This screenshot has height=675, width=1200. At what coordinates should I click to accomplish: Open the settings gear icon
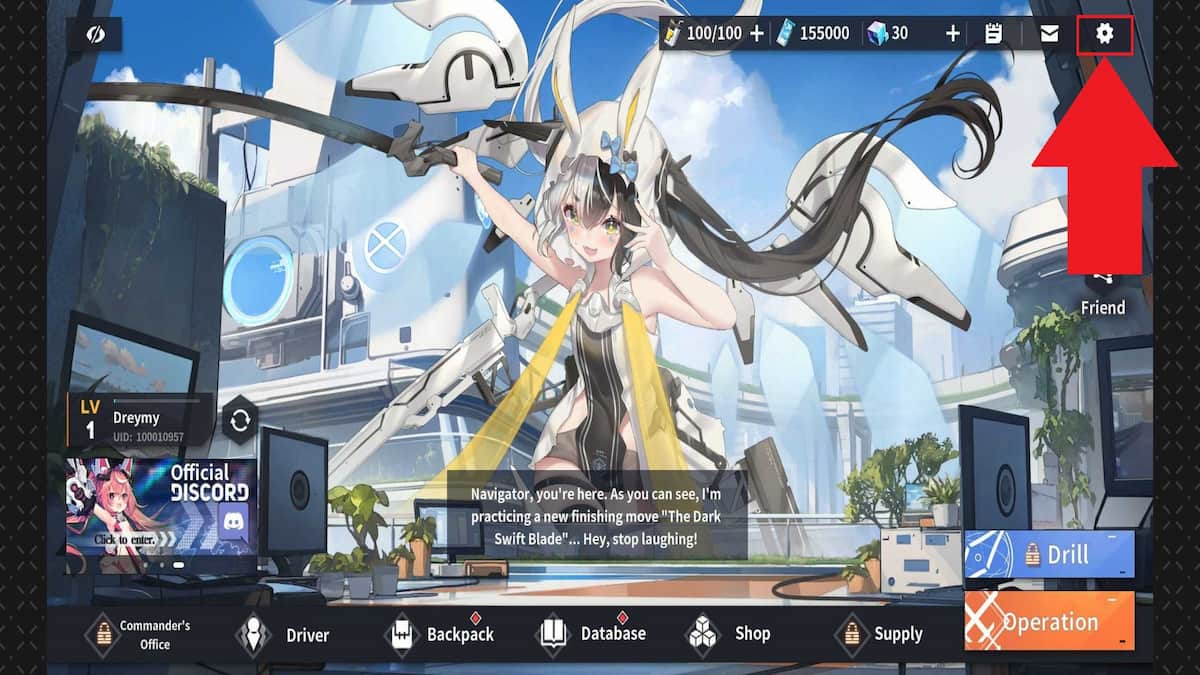click(1104, 34)
